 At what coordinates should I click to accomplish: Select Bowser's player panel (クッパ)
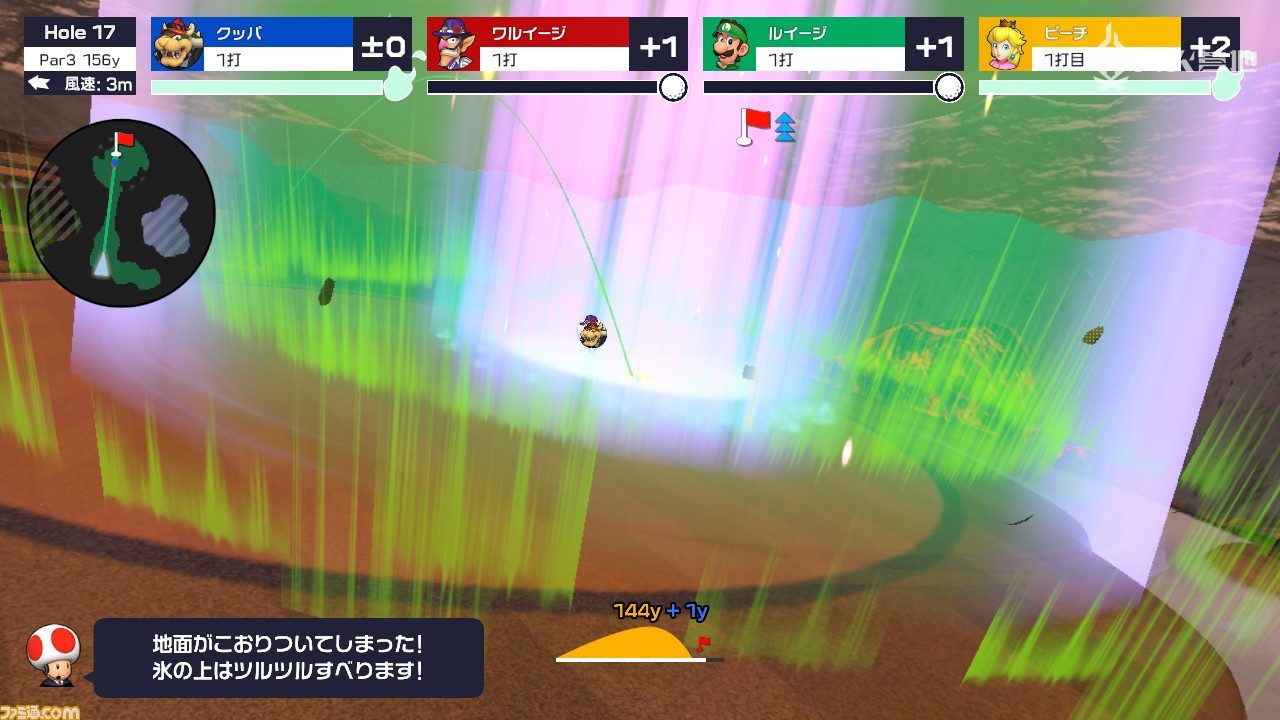[x=281, y=45]
